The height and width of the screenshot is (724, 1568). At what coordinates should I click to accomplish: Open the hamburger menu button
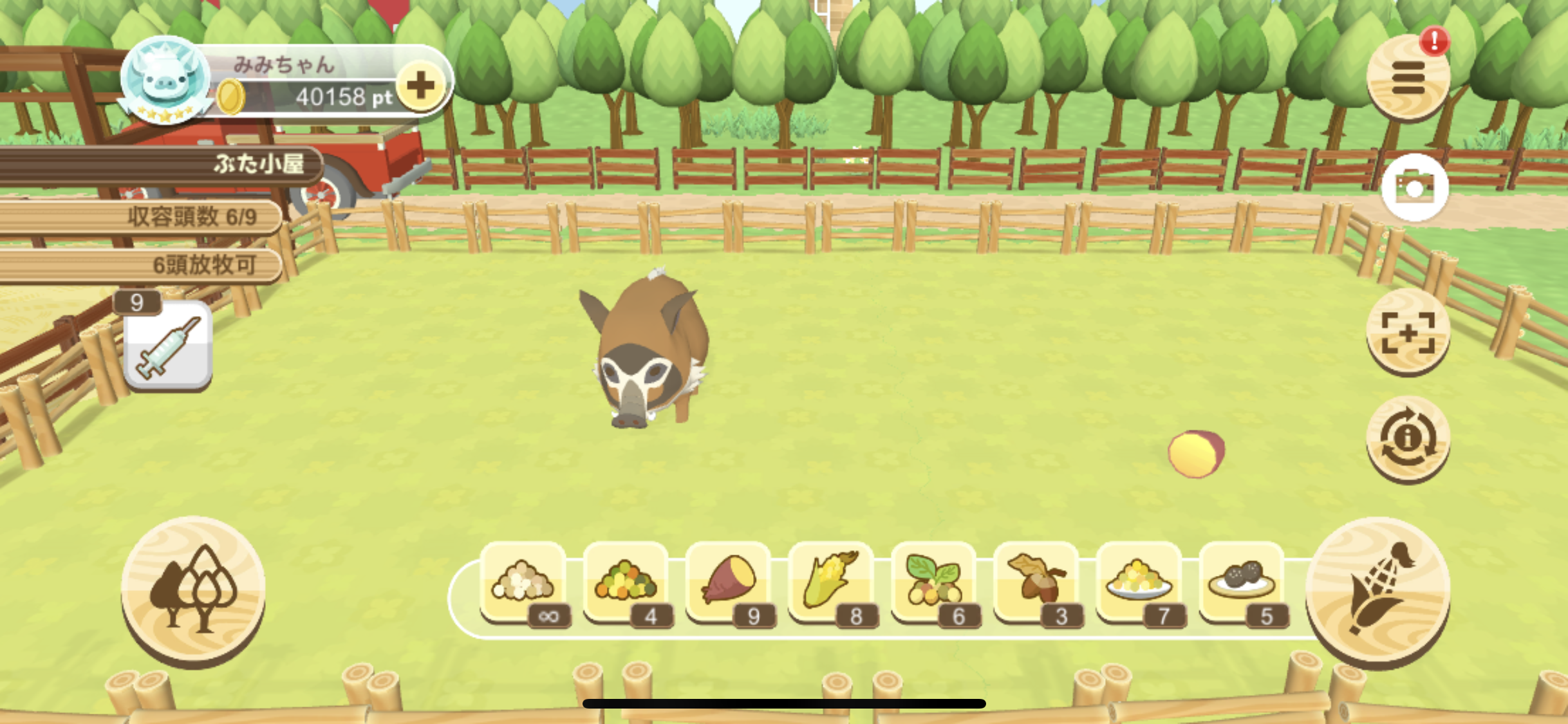pyautogui.click(x=1408, y=79)
